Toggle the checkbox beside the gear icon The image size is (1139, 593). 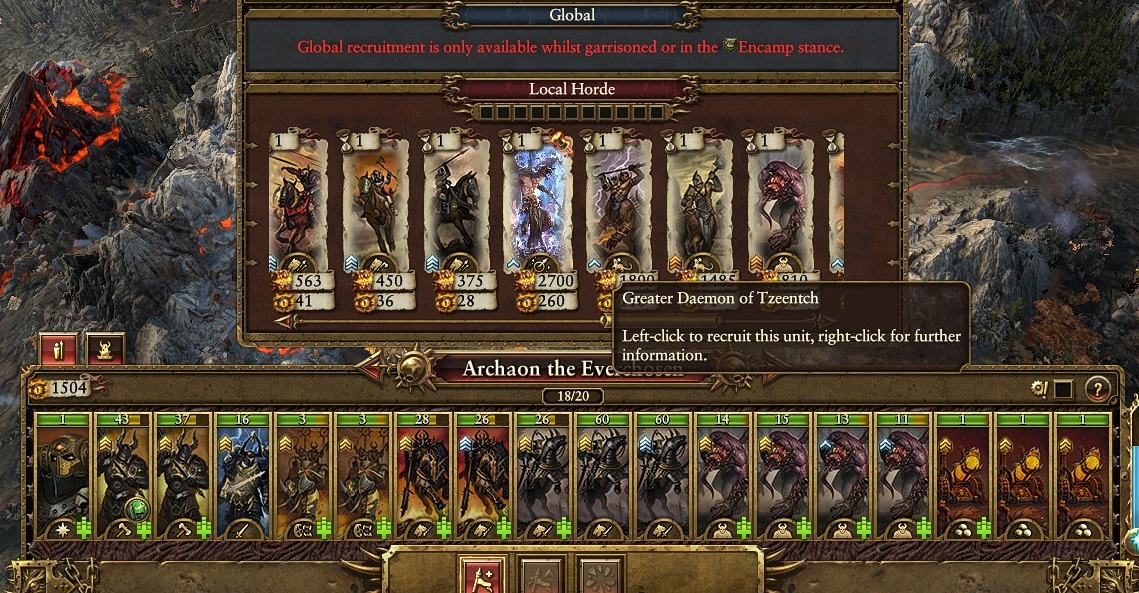point(1063,389)
